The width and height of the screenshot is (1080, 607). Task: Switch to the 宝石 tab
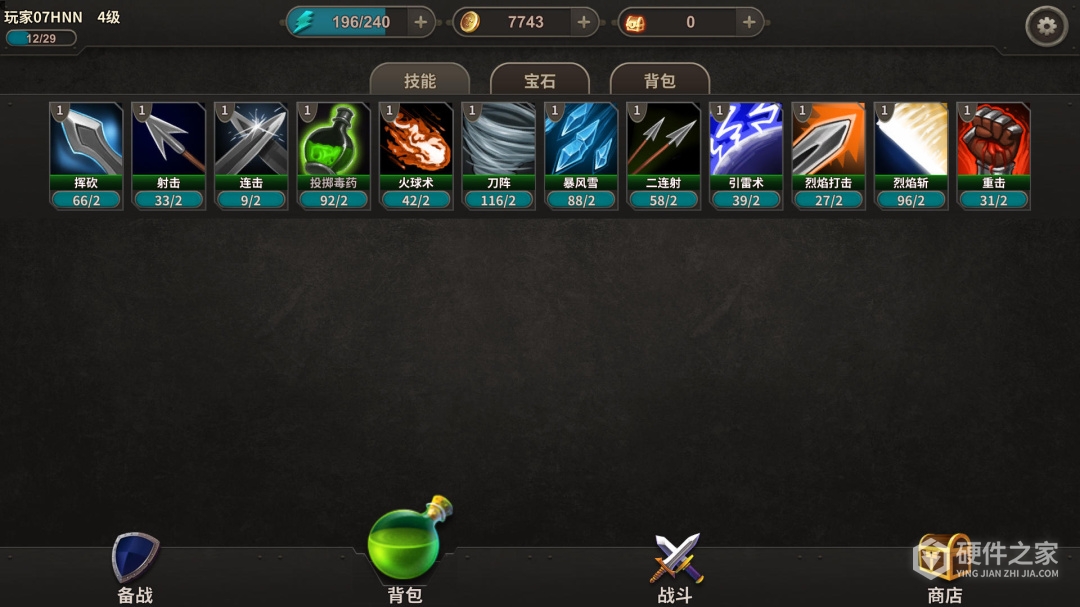click(540, 81)
